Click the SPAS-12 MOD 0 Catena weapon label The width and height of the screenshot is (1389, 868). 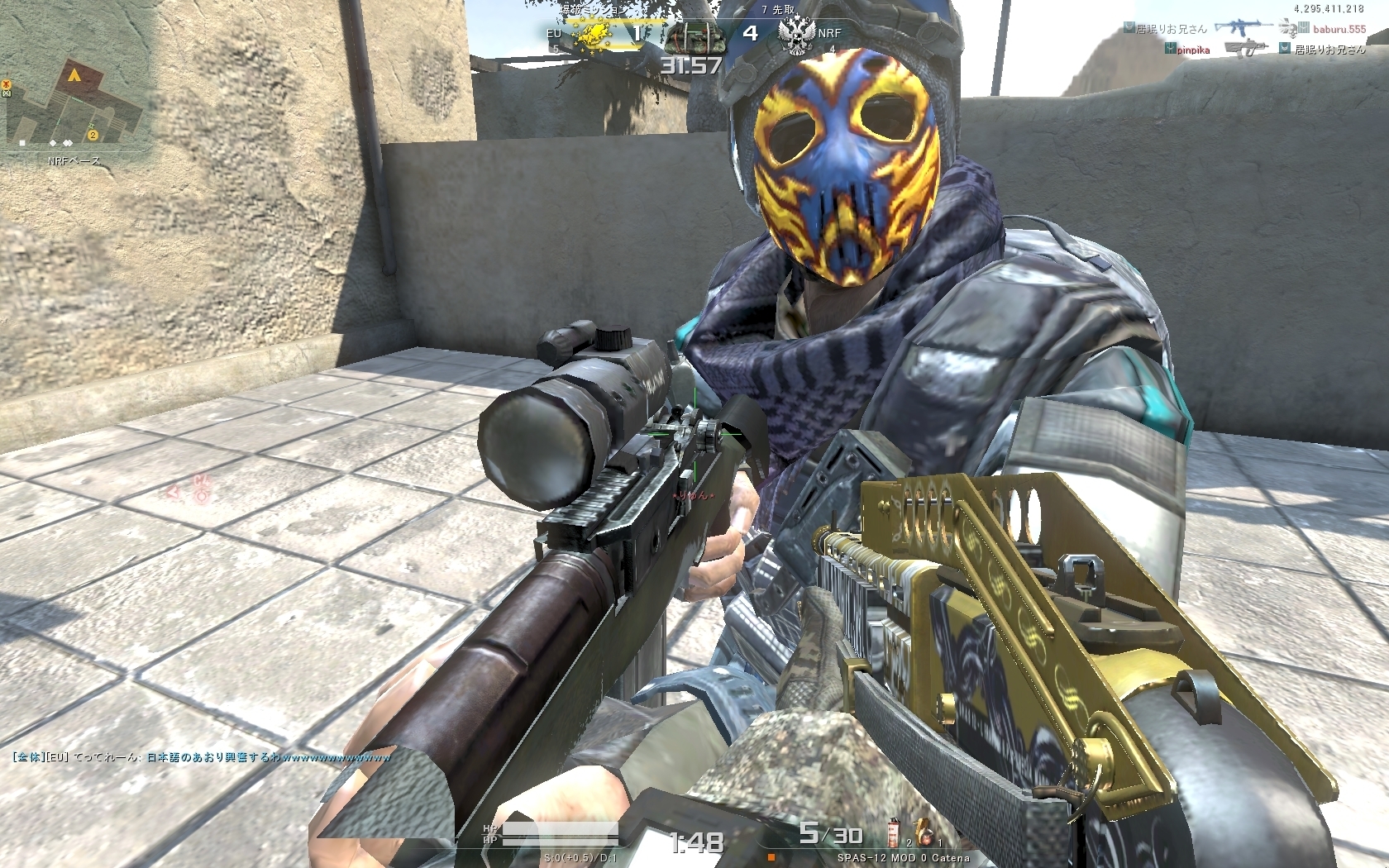click(x=903, y=858)
